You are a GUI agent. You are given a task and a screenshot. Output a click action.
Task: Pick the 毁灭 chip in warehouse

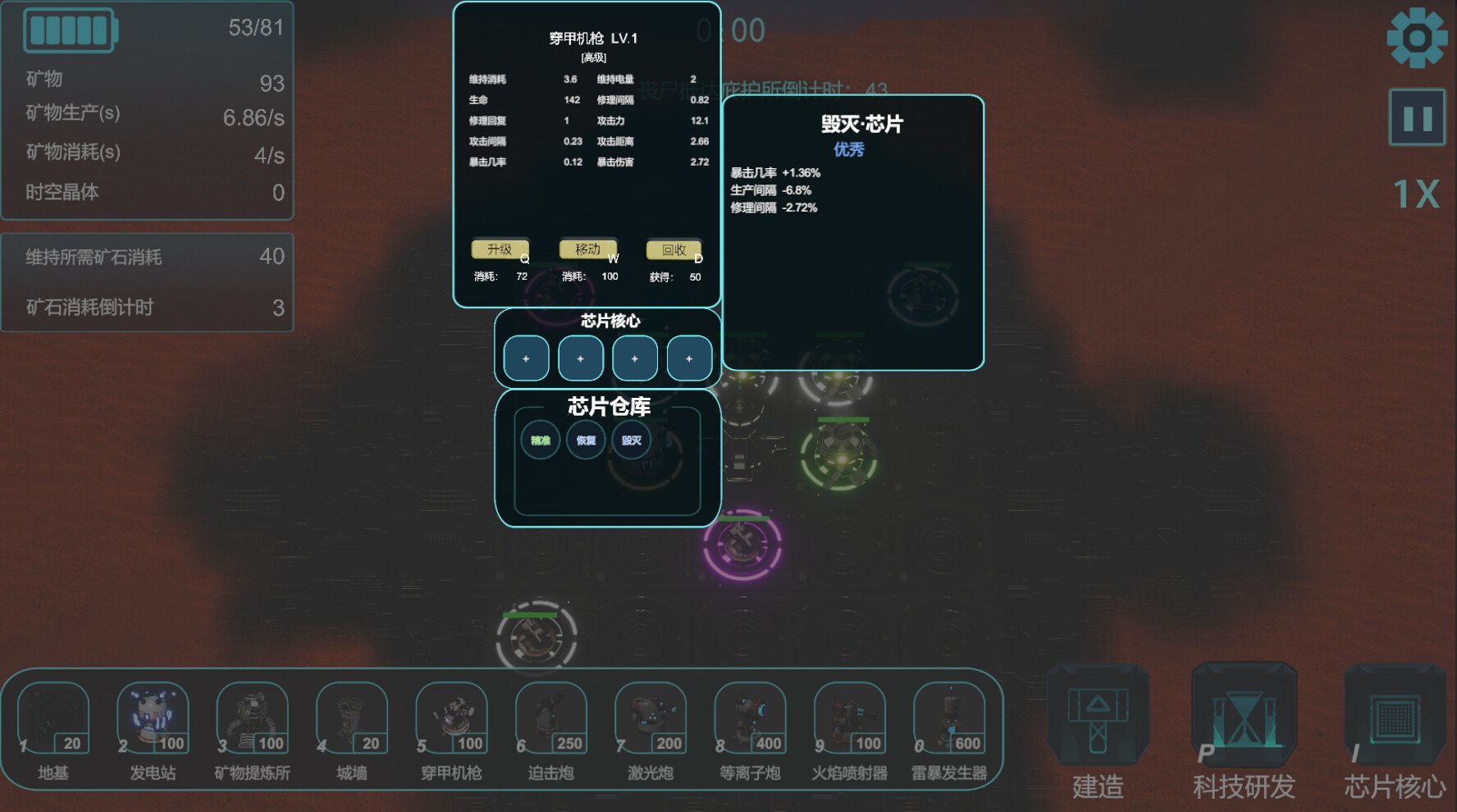[x=631, y=440]
